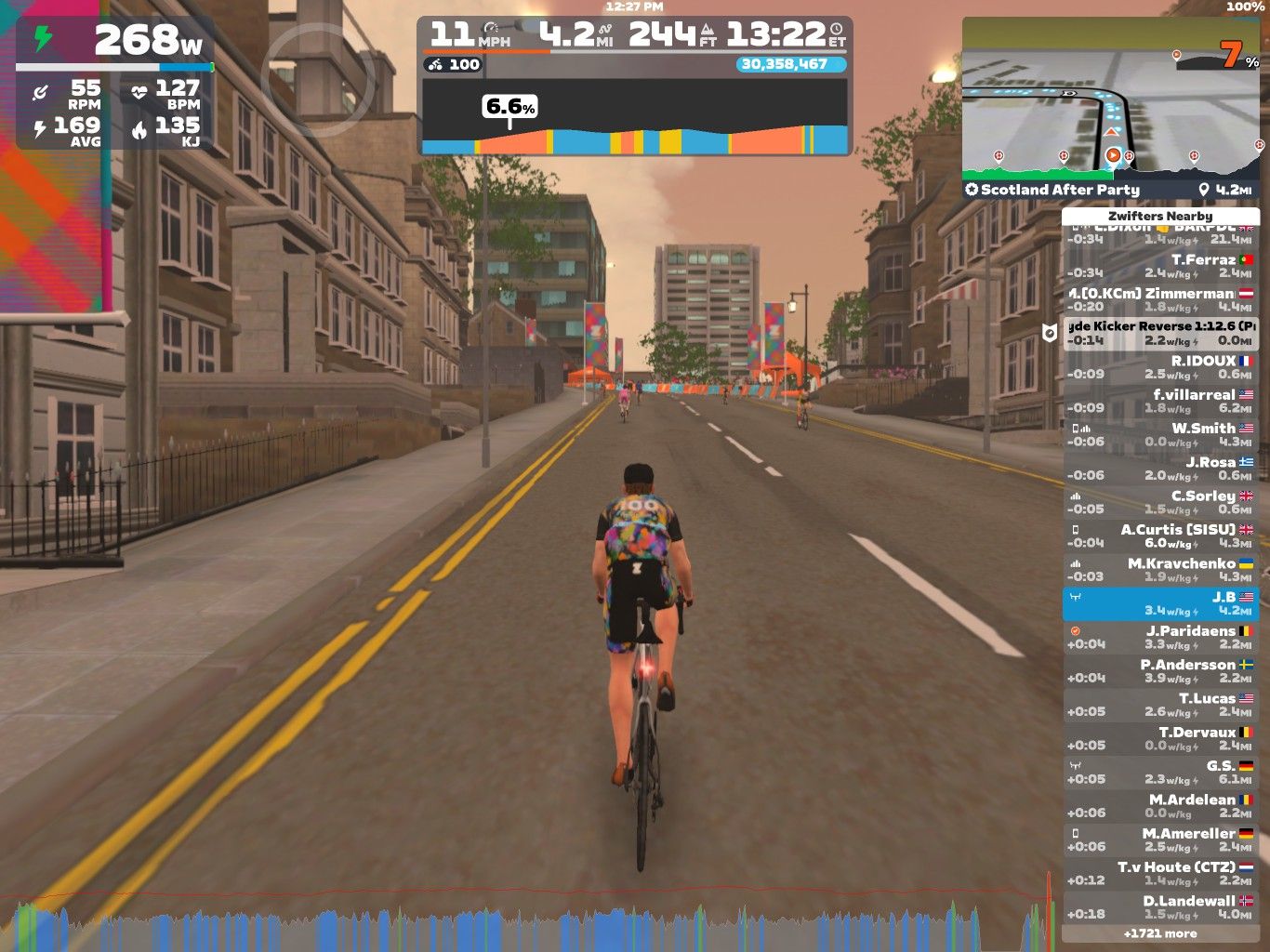Select P.Andersson's rider row
The image size is (1270, 952).
click(1159, 671)
